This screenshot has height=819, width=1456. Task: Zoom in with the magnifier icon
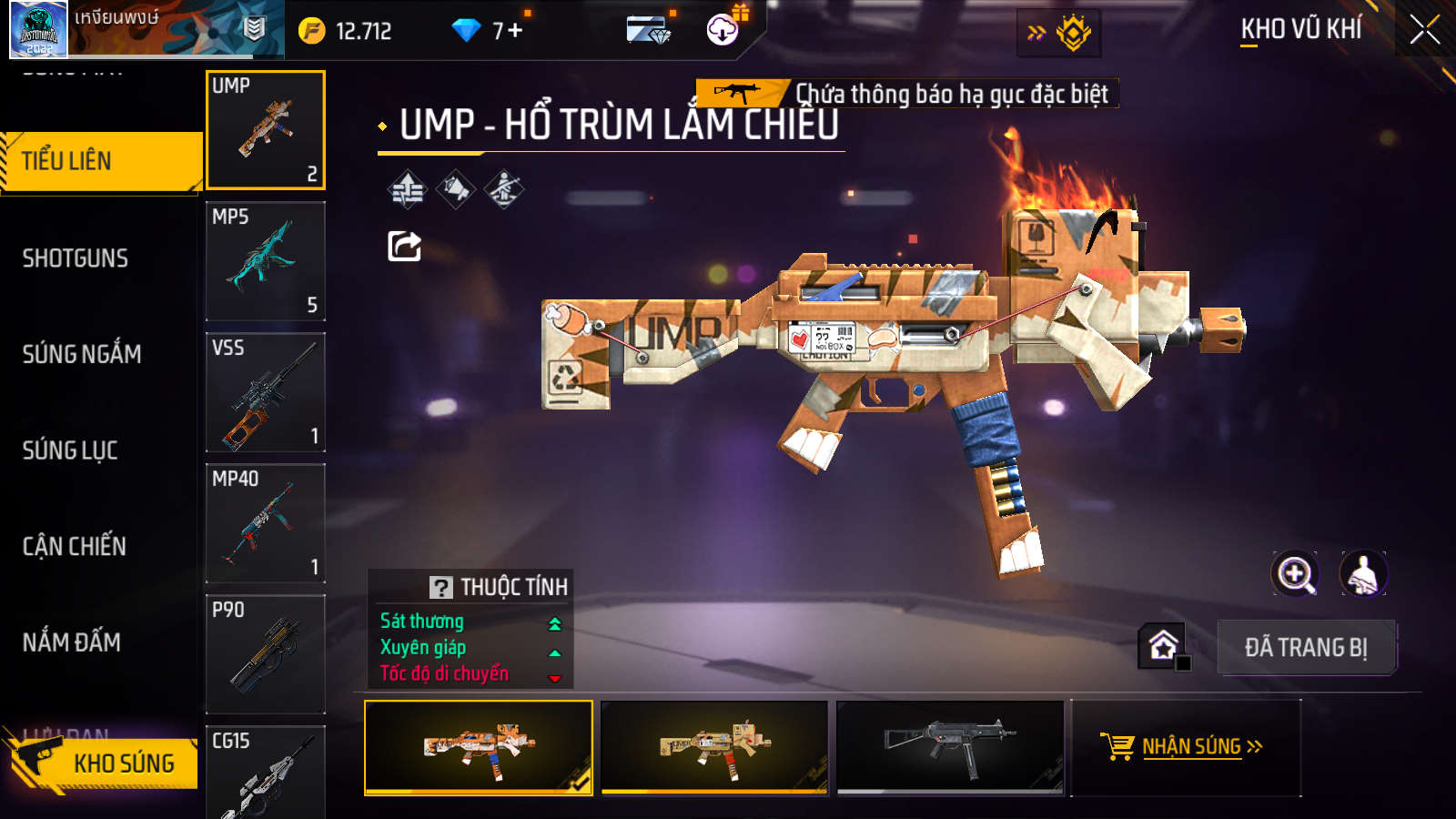point(1295,574)
